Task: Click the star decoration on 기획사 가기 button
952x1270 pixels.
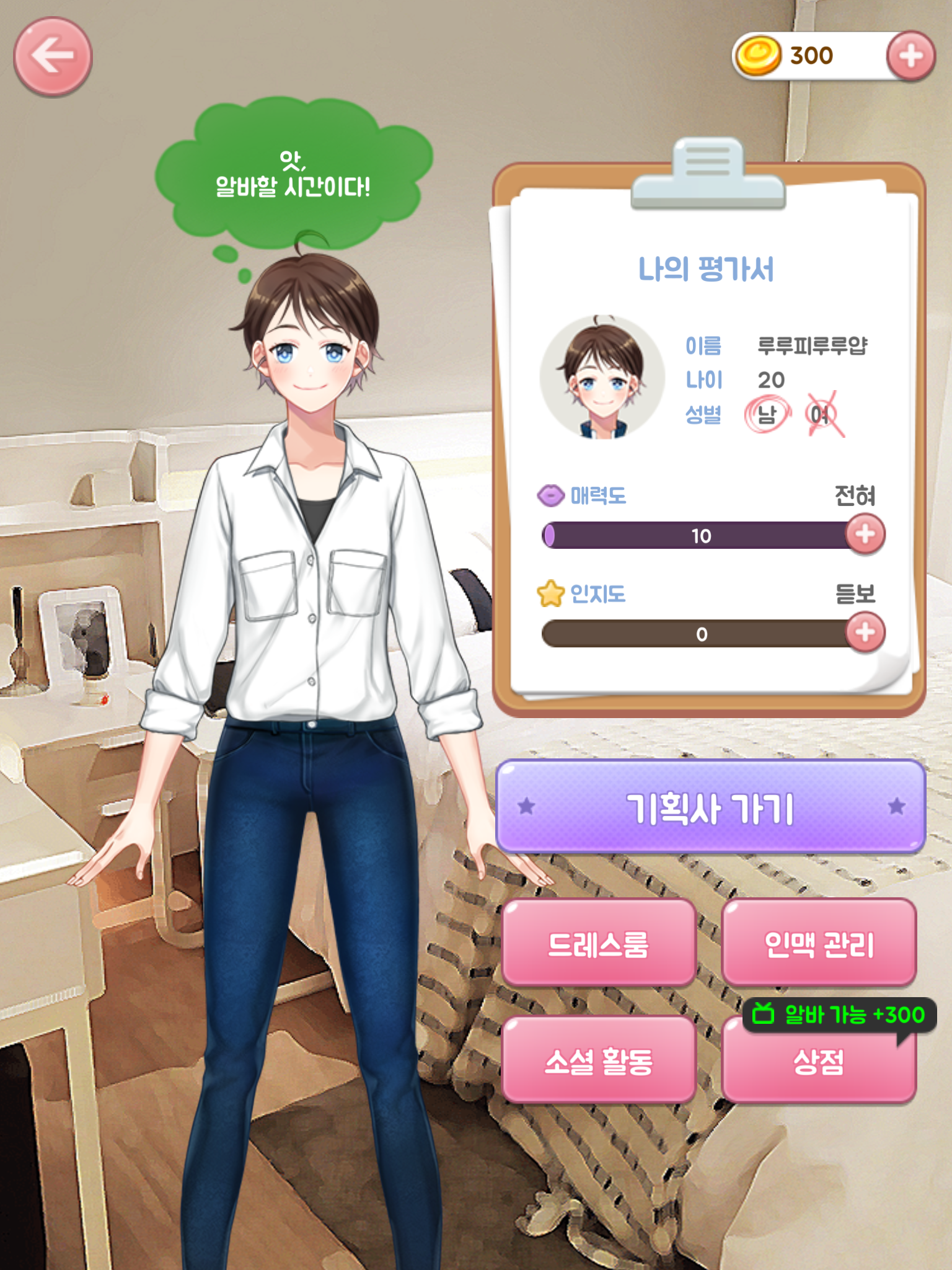Action: coord(526,804)
